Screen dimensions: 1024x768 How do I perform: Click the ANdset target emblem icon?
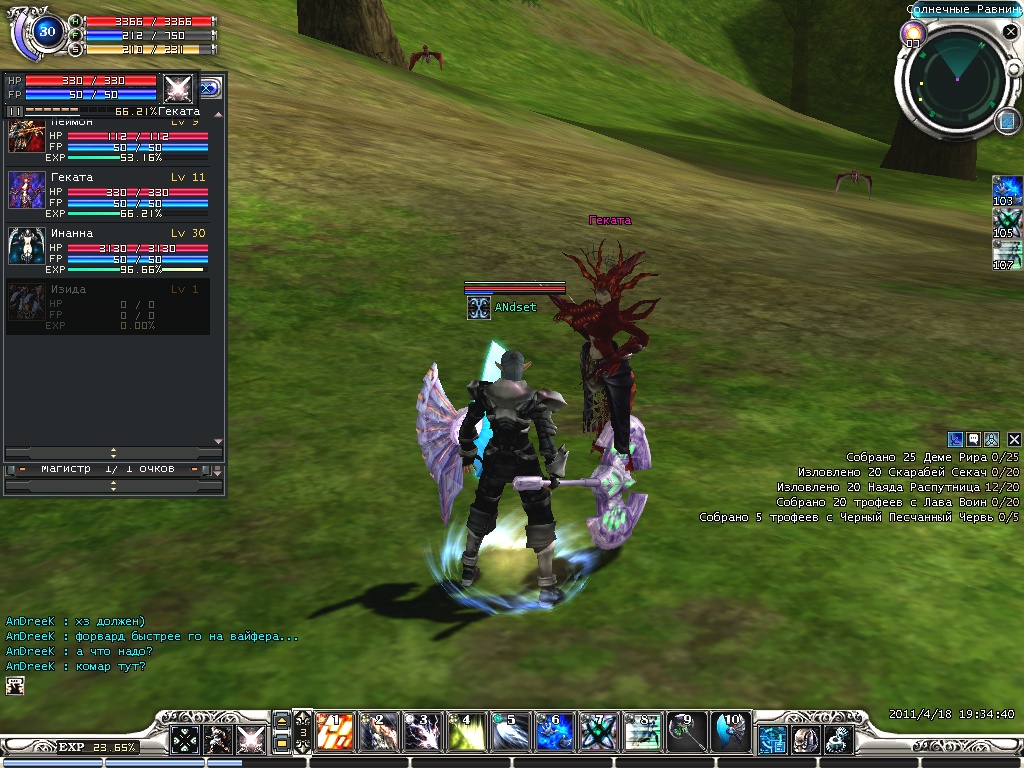coord(478,308)
